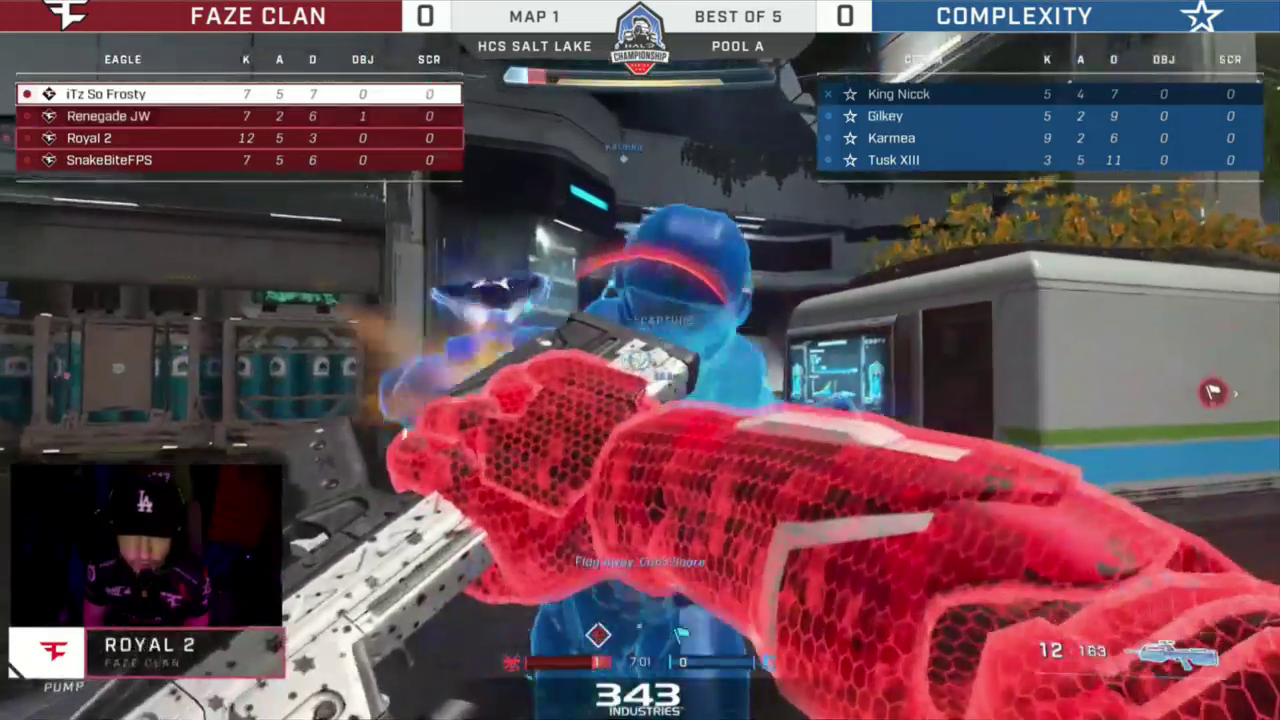
Task: Select the star icon beside King Nicck
Action: (851, 93)
